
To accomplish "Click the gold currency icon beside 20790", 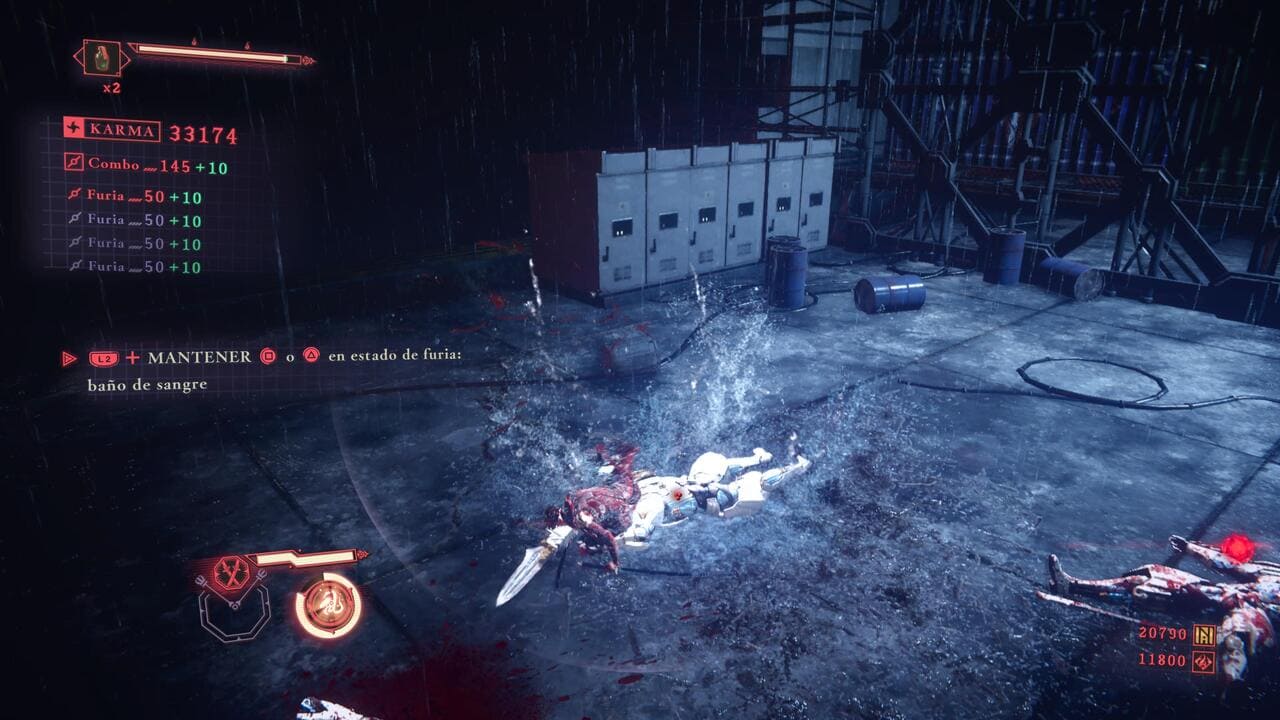I will point(1204,634).
